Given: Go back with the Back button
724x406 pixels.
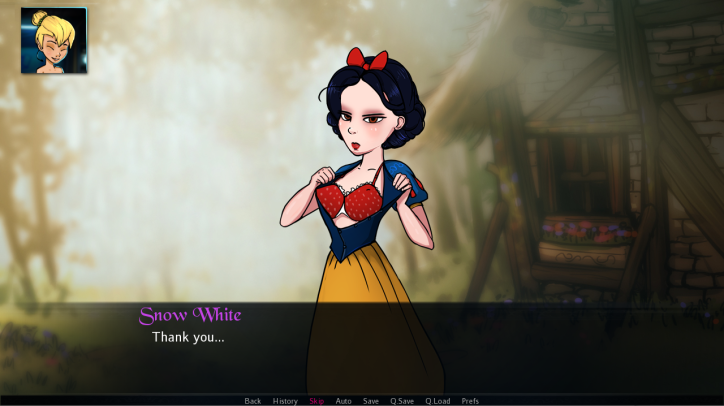Looking at the screenshot, I should click(253, 401).
